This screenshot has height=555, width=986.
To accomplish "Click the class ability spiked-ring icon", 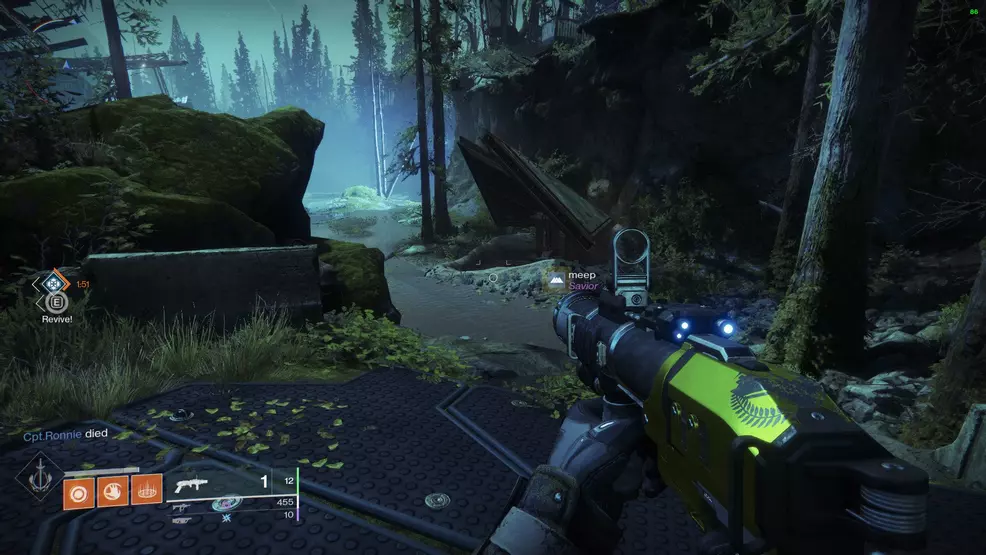I will 146,490.
